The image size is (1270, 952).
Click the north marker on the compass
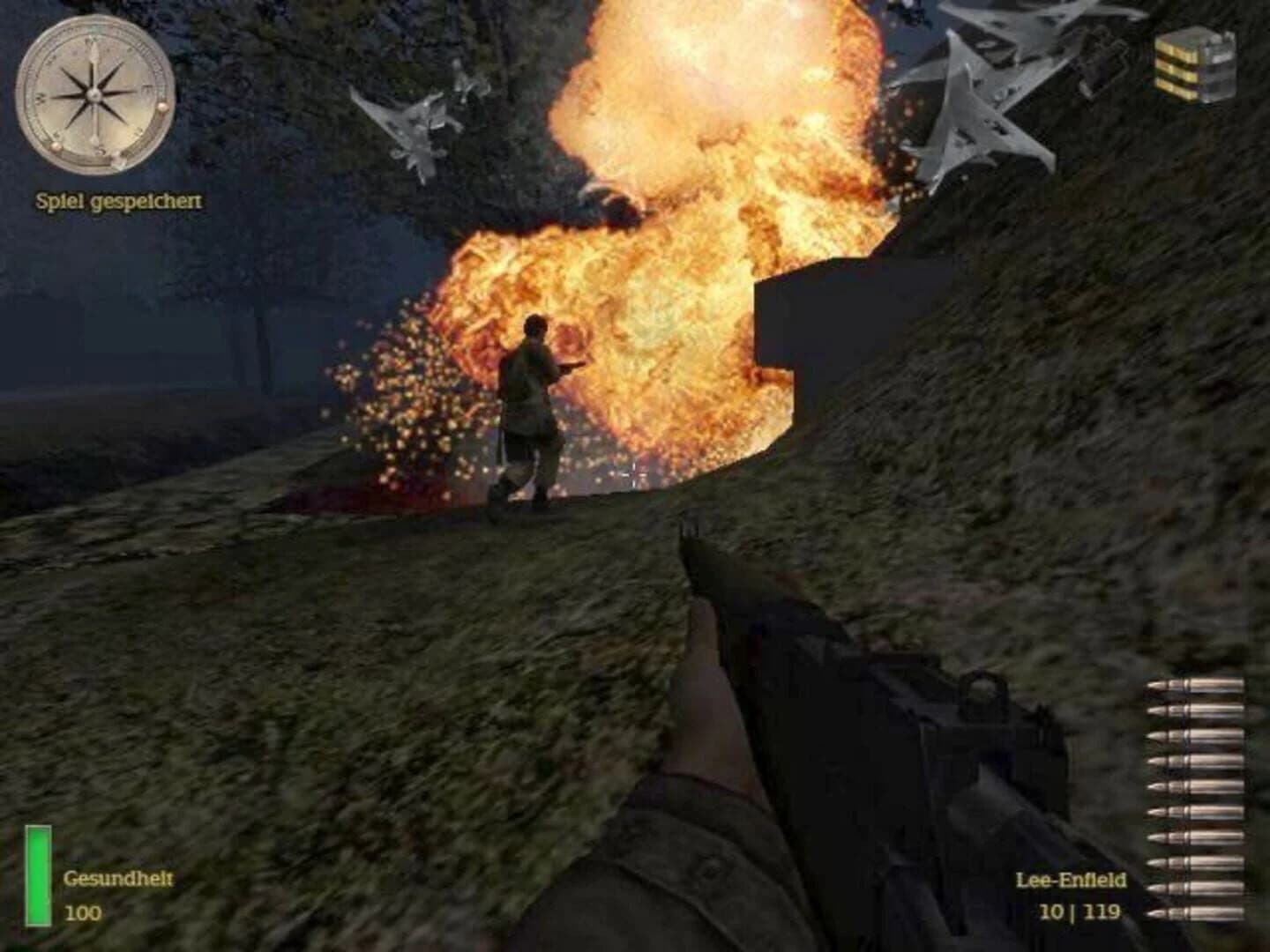91,42
